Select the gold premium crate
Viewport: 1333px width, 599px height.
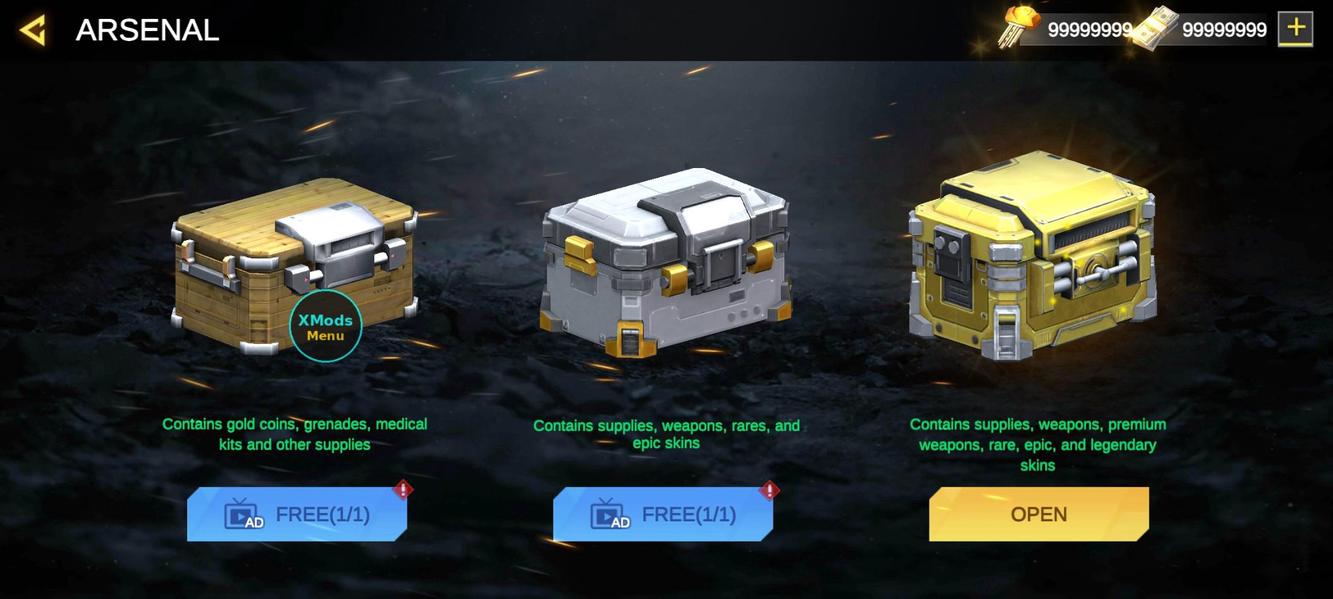tap(1033, 255)
